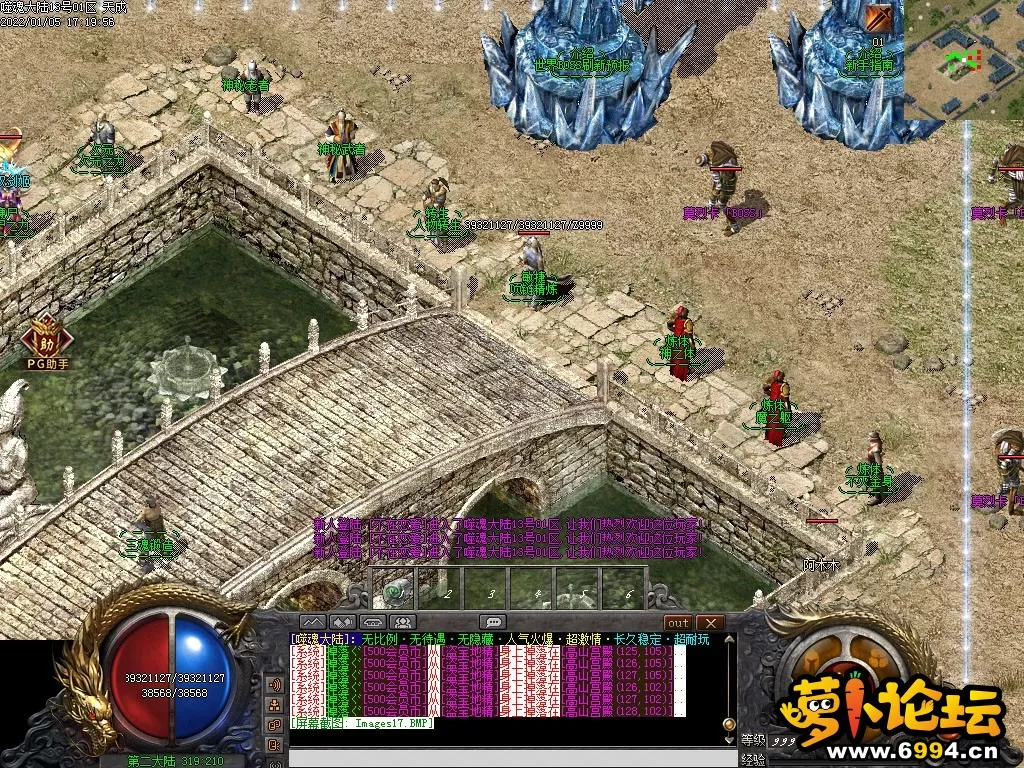Open the PG助手 assistant icon

click(x=46, y=338)
